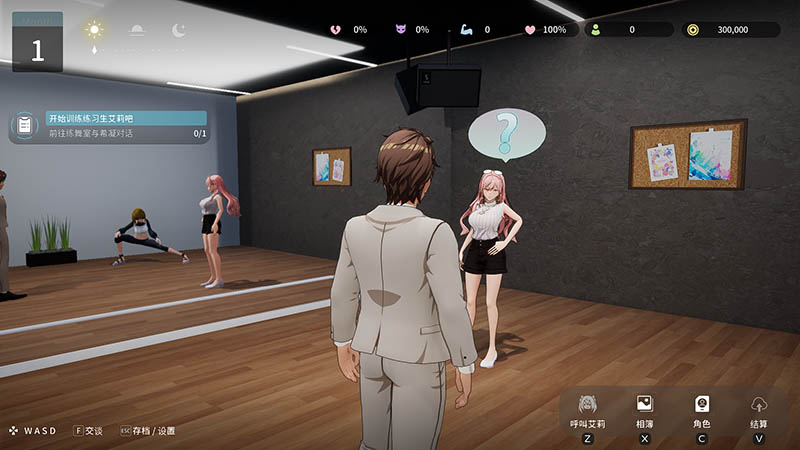The width and height of the screenshot is (800, 450).
Task: Talk to the girl via the question-mark bubble
Action: click(507, 133)
